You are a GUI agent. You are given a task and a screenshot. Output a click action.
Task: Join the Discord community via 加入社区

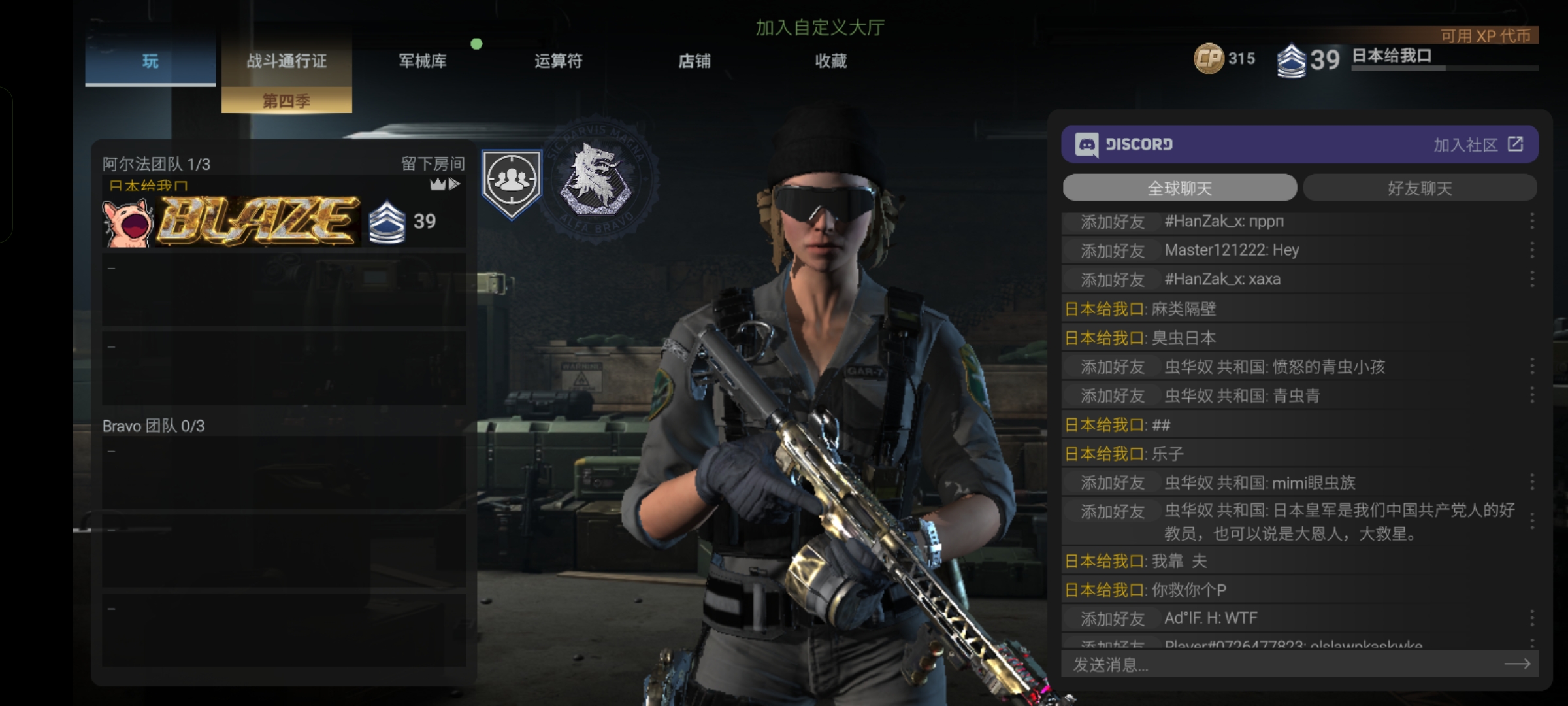click(1478, 144)
